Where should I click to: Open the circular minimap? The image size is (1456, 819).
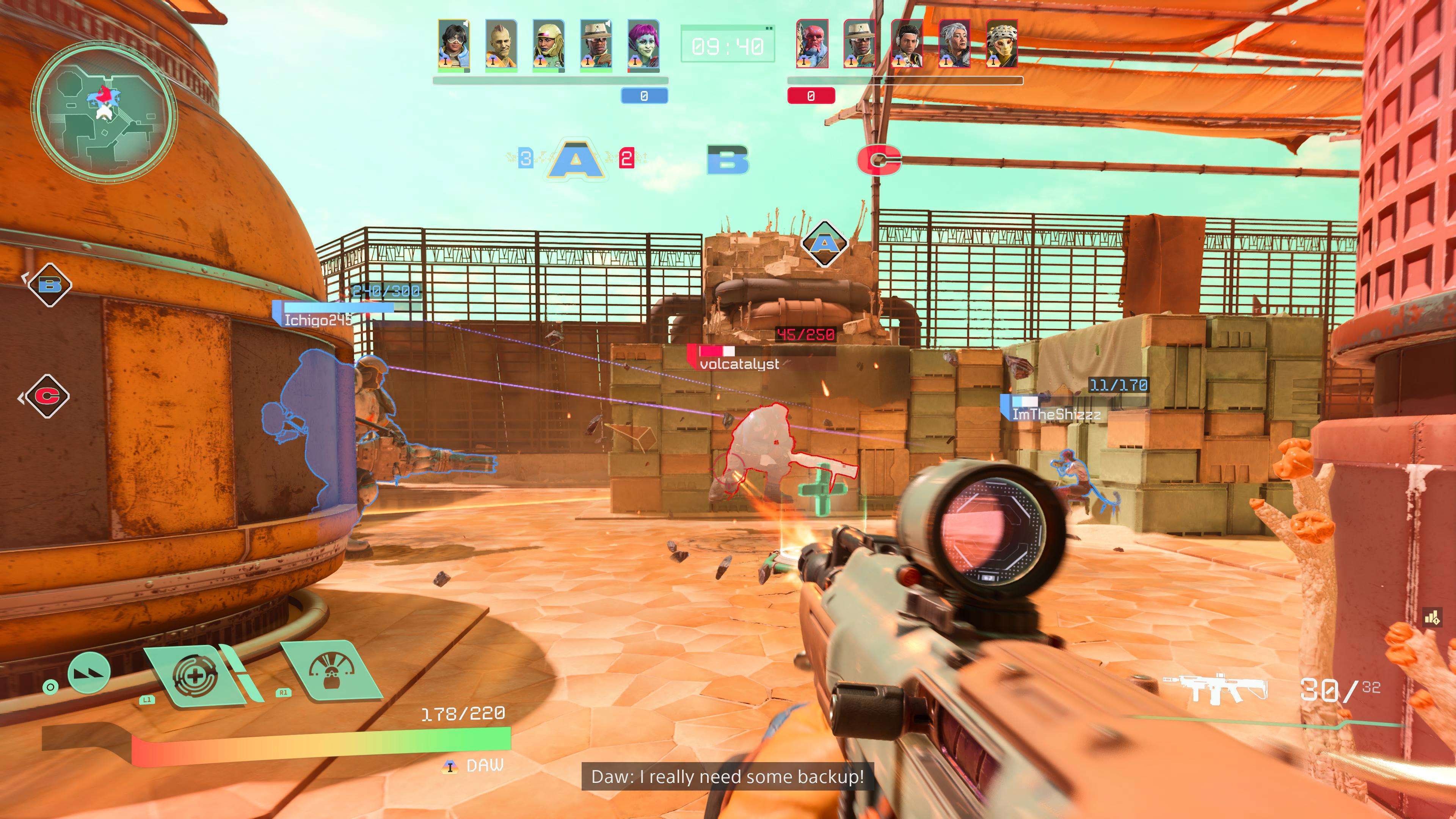pyautogui.click(x=104, y=114)
